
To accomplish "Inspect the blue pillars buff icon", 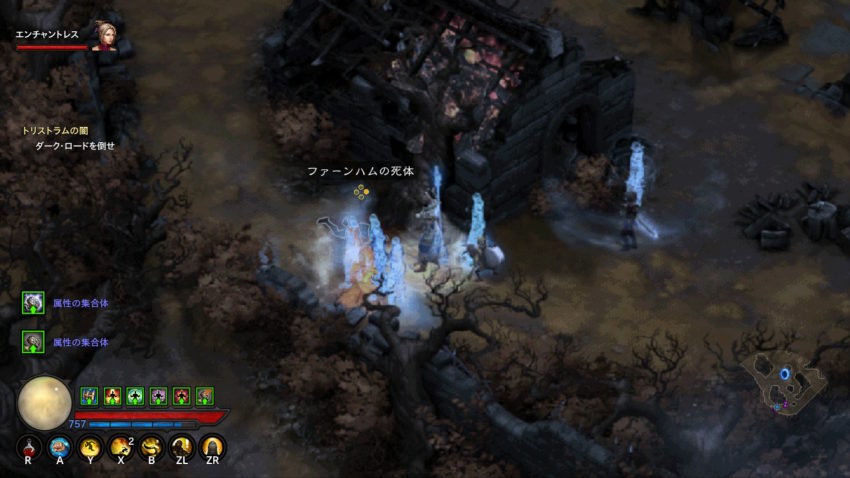I will [89, 396].
